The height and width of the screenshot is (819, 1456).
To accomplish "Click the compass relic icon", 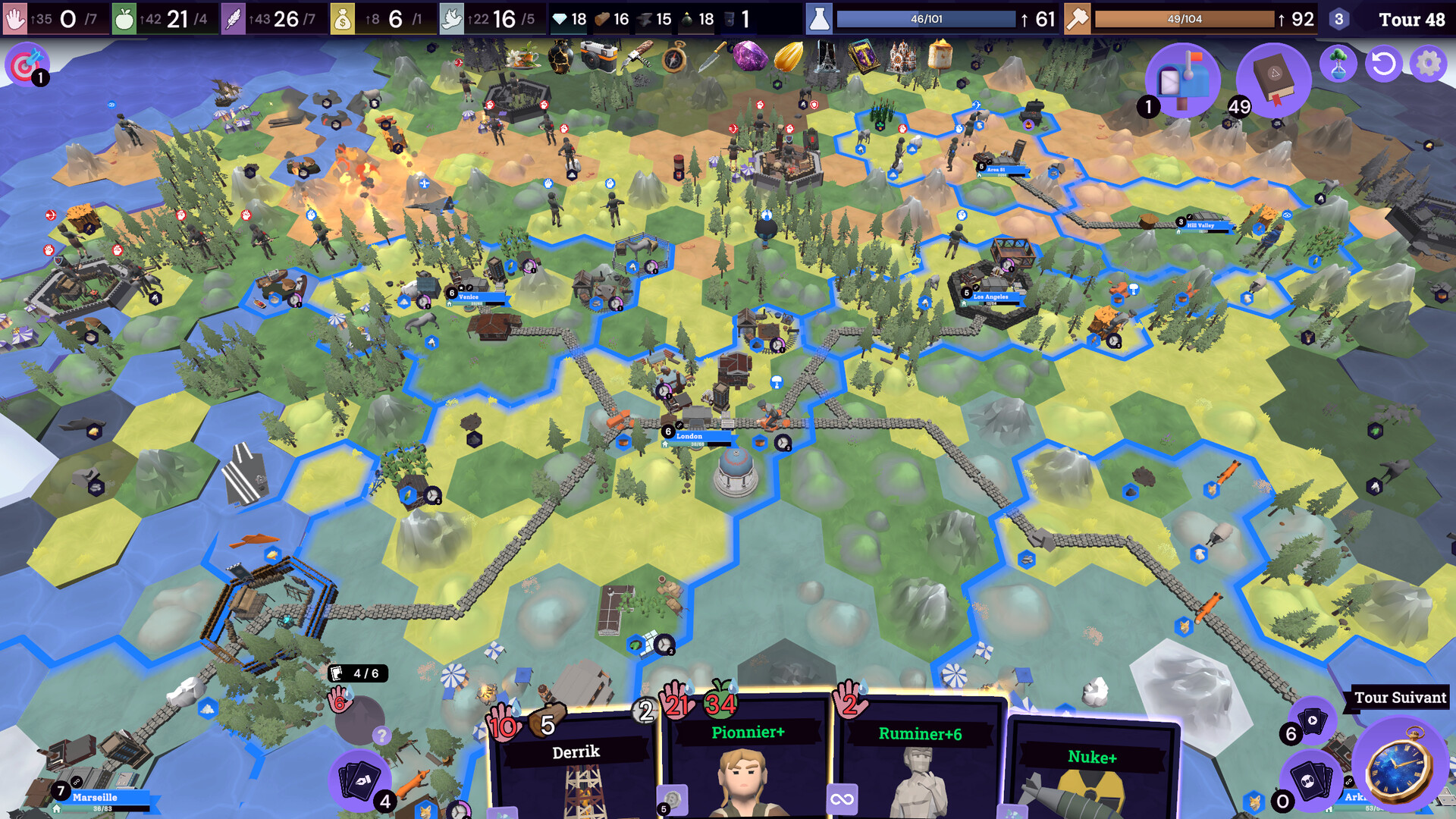I will 673,55.
